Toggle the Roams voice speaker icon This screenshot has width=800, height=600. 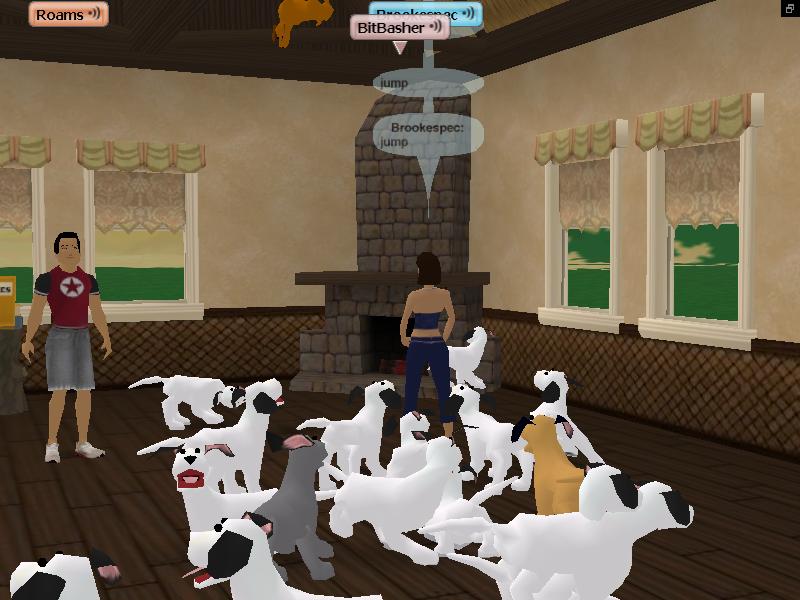(94, 14)
